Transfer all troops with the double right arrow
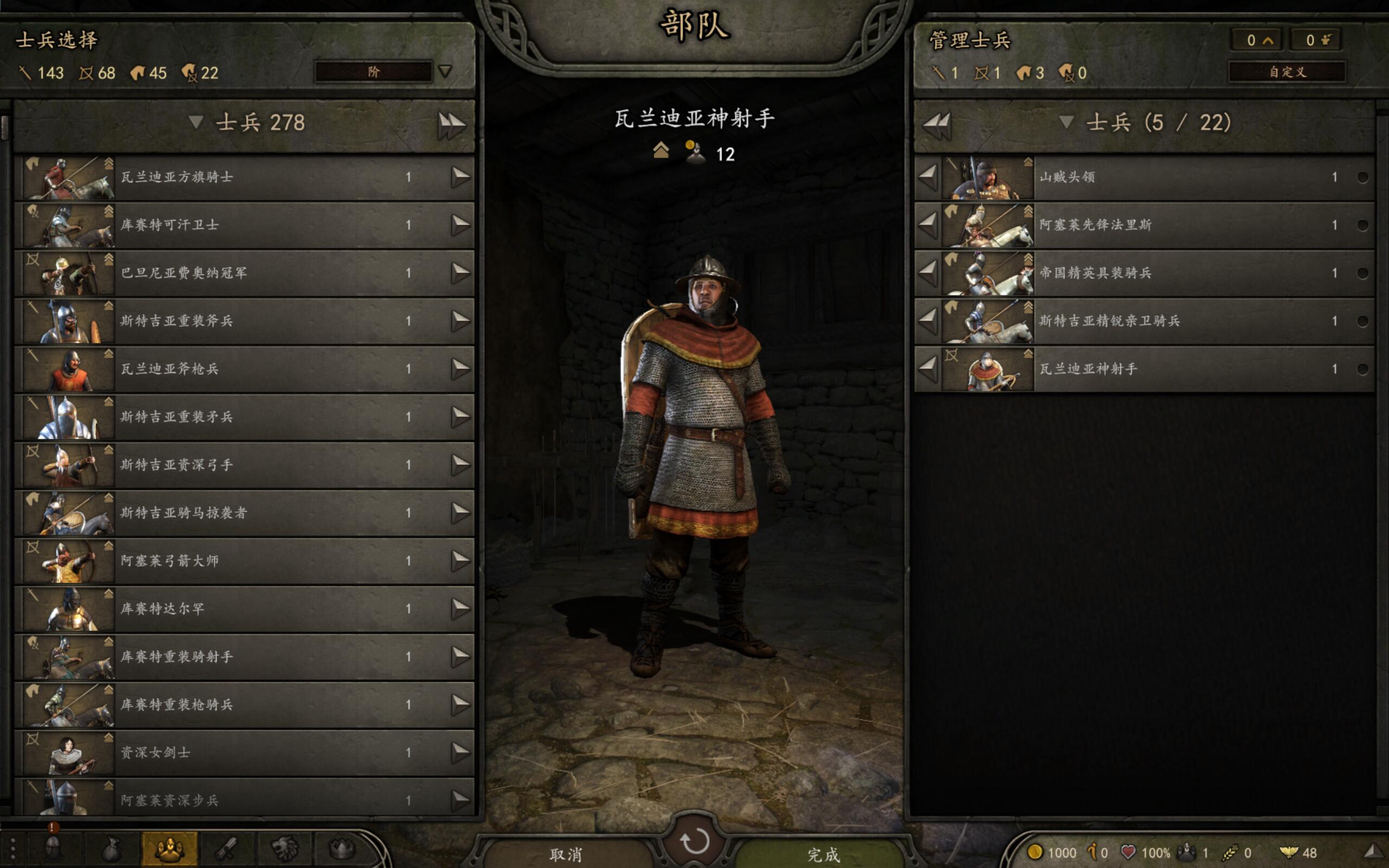 [451, 125]
